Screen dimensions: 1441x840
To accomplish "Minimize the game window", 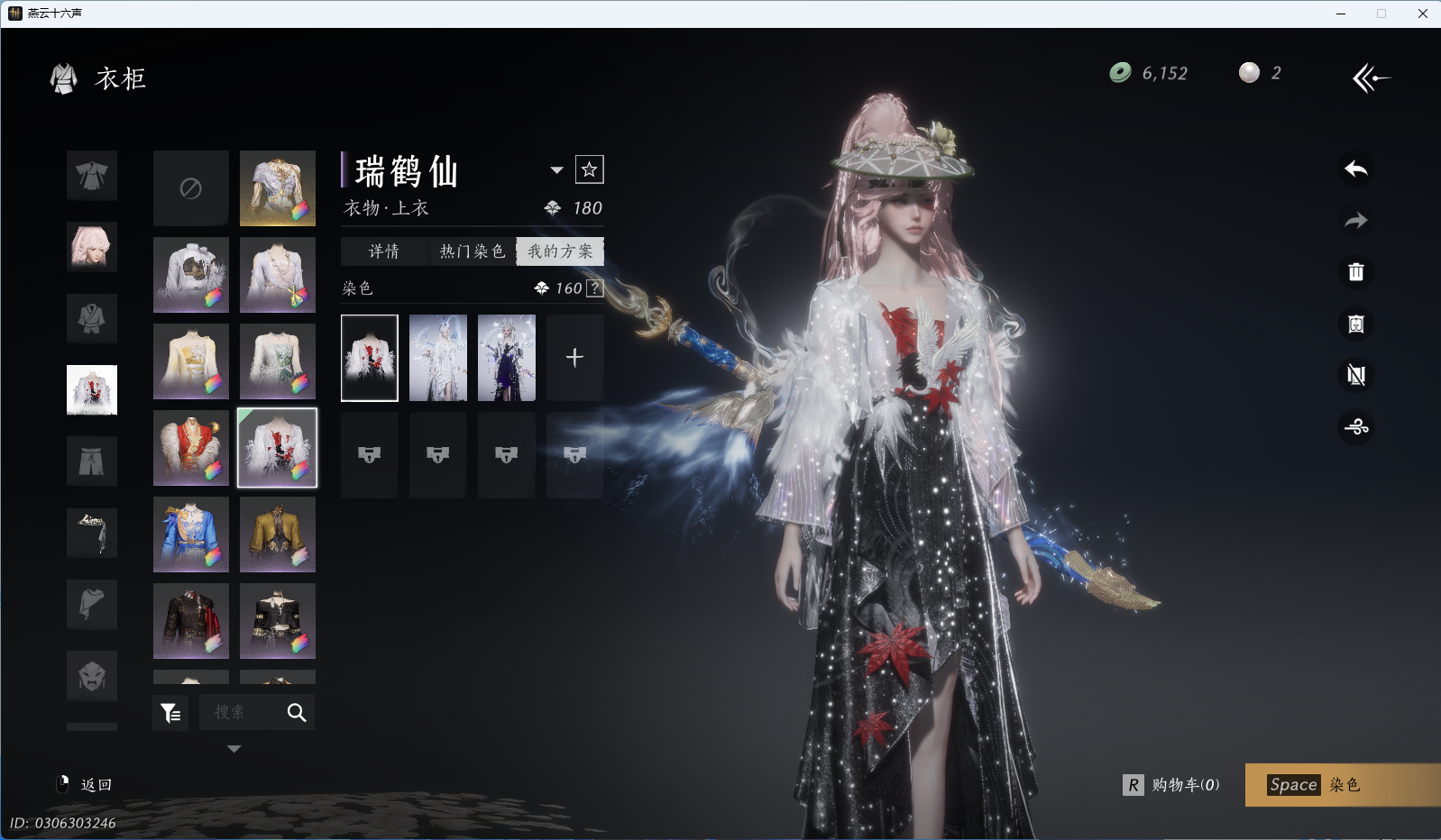I will [x=1341, y=14].
